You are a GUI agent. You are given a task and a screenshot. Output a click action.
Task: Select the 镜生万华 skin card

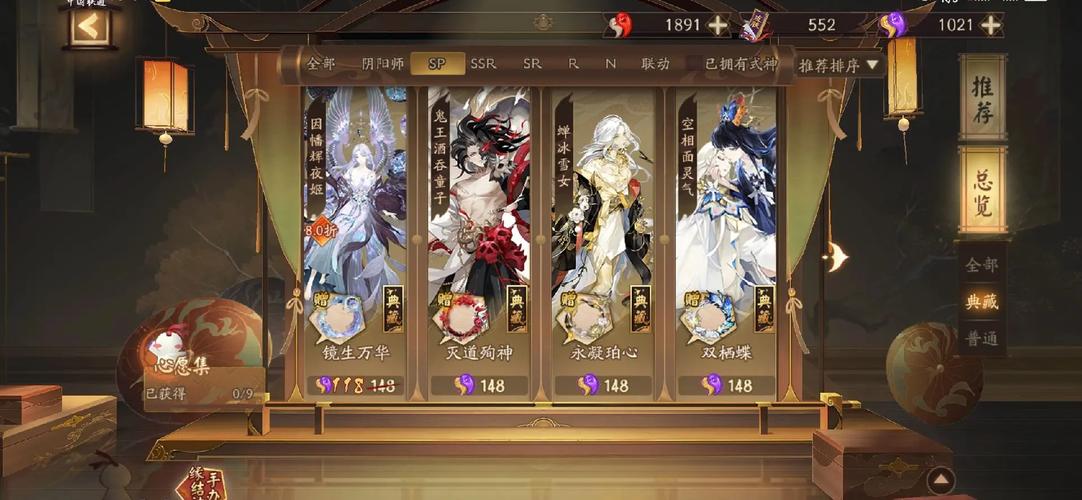click(355, 230)
